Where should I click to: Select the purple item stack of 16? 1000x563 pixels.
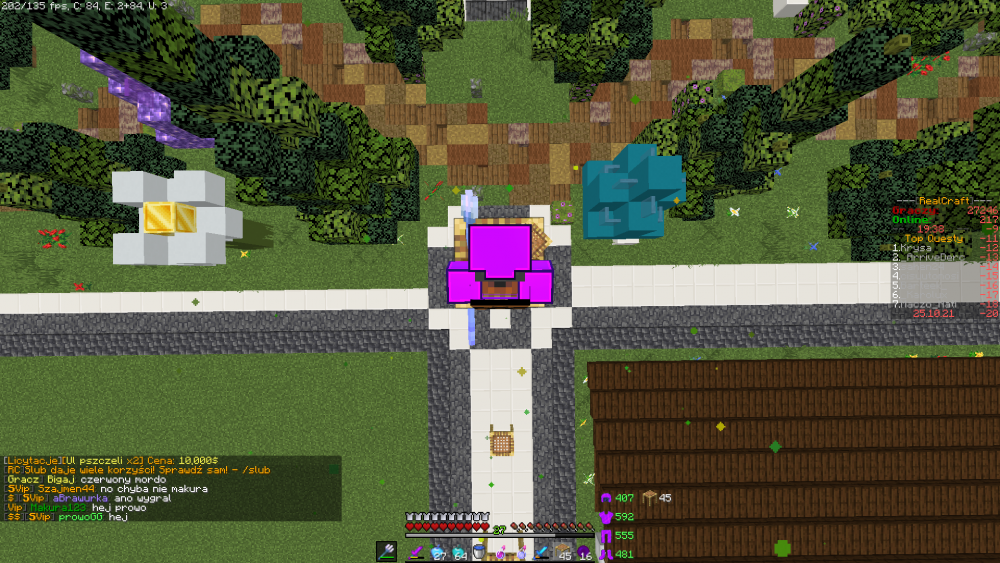(584, 551)
